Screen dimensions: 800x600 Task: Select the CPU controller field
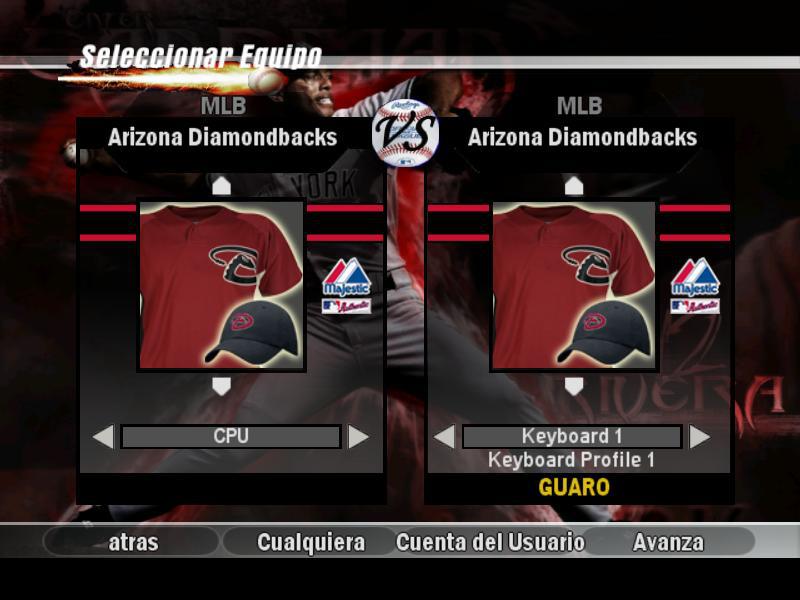click(x=231, y=437)
